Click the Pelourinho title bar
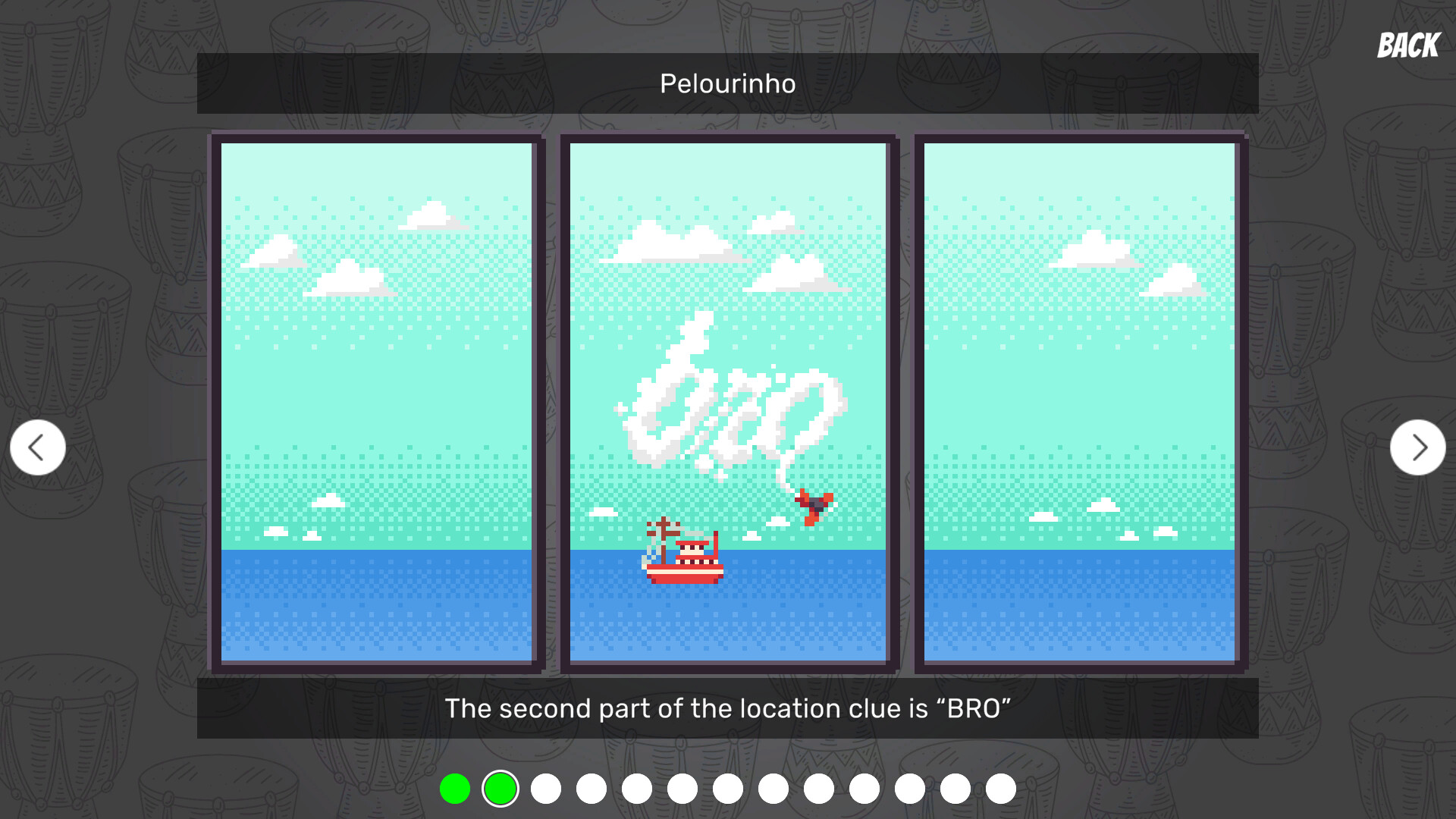The width and height of the screenshot is (1456, 819). [x=728, y=83]
